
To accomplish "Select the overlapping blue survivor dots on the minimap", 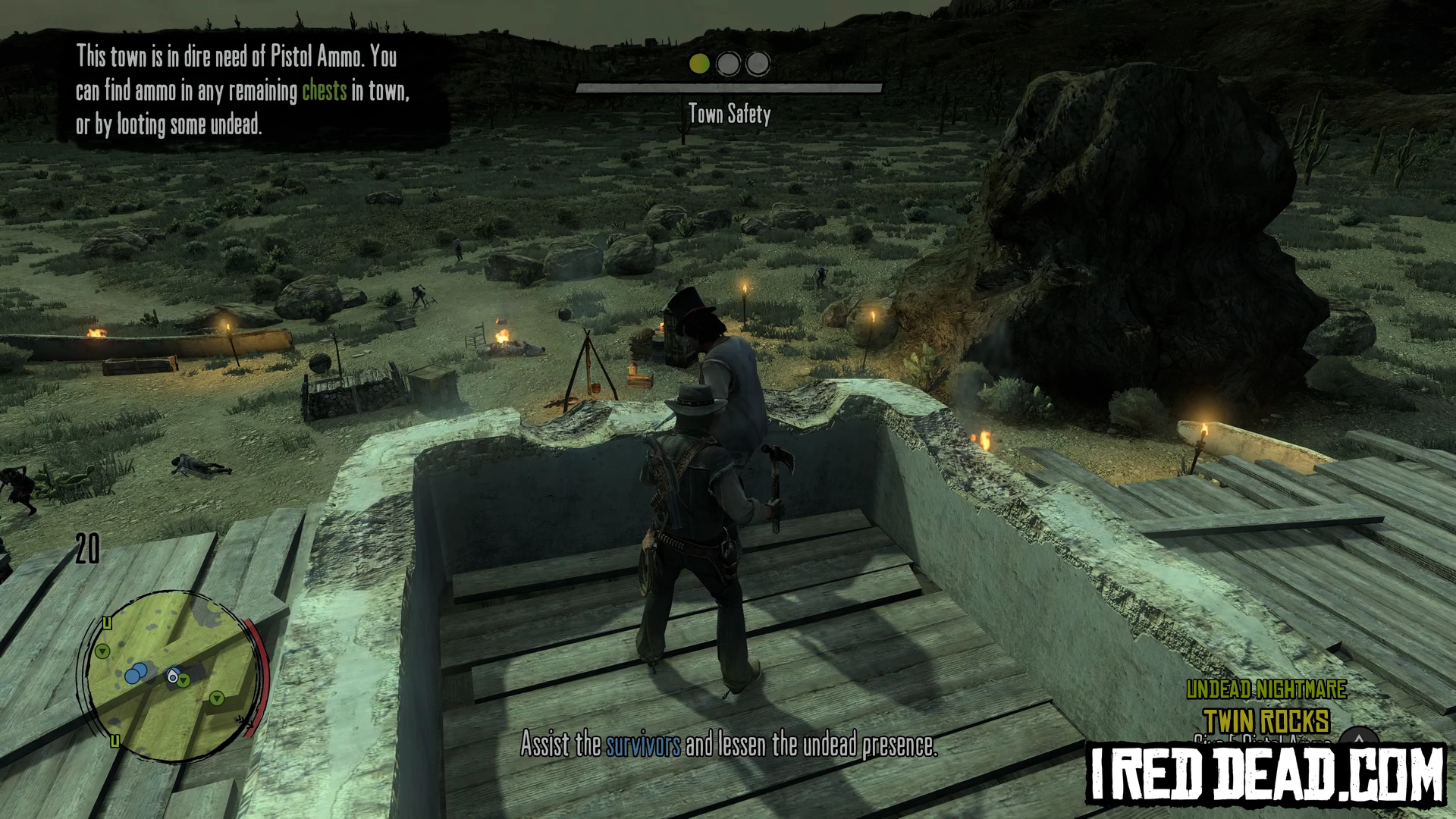I will pos(136,673).
